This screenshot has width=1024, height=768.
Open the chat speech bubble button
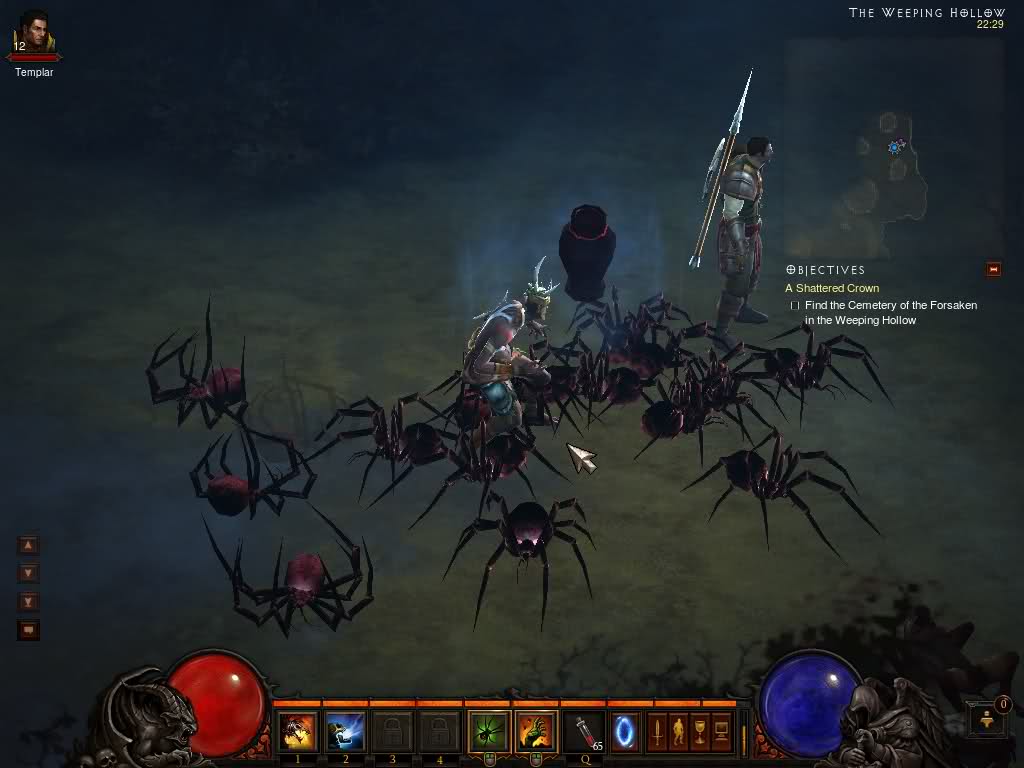(29, 630)
